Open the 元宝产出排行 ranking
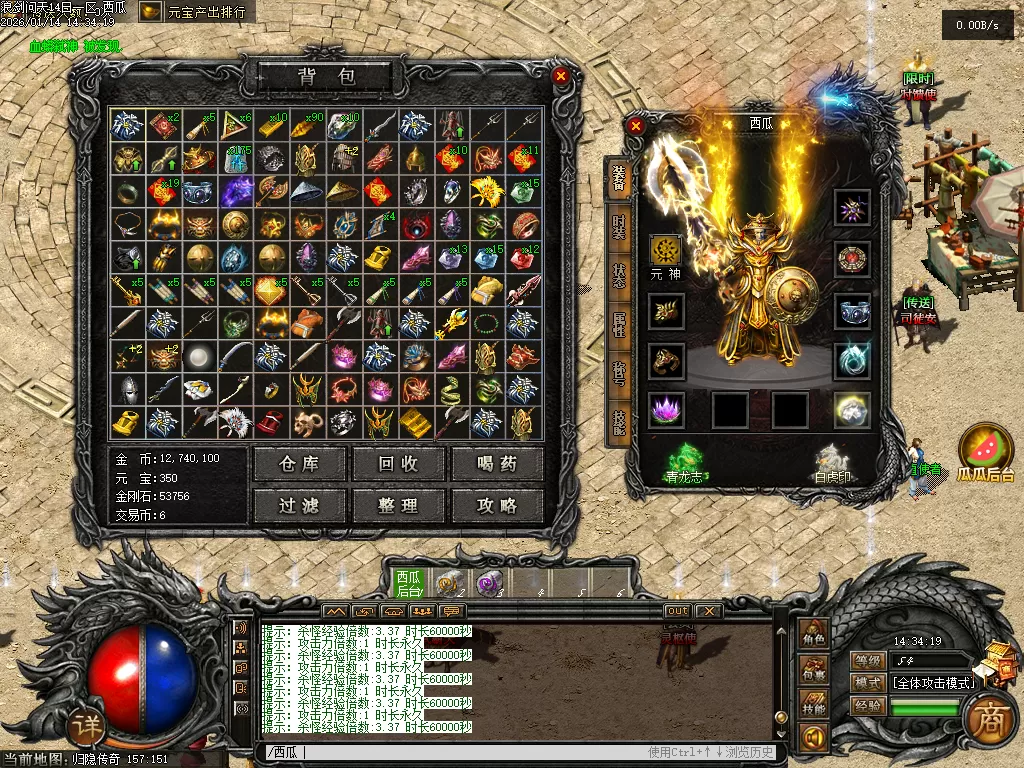Image resolution: width=1024 pixels, height=768 pixels. (x=195, y=12)
